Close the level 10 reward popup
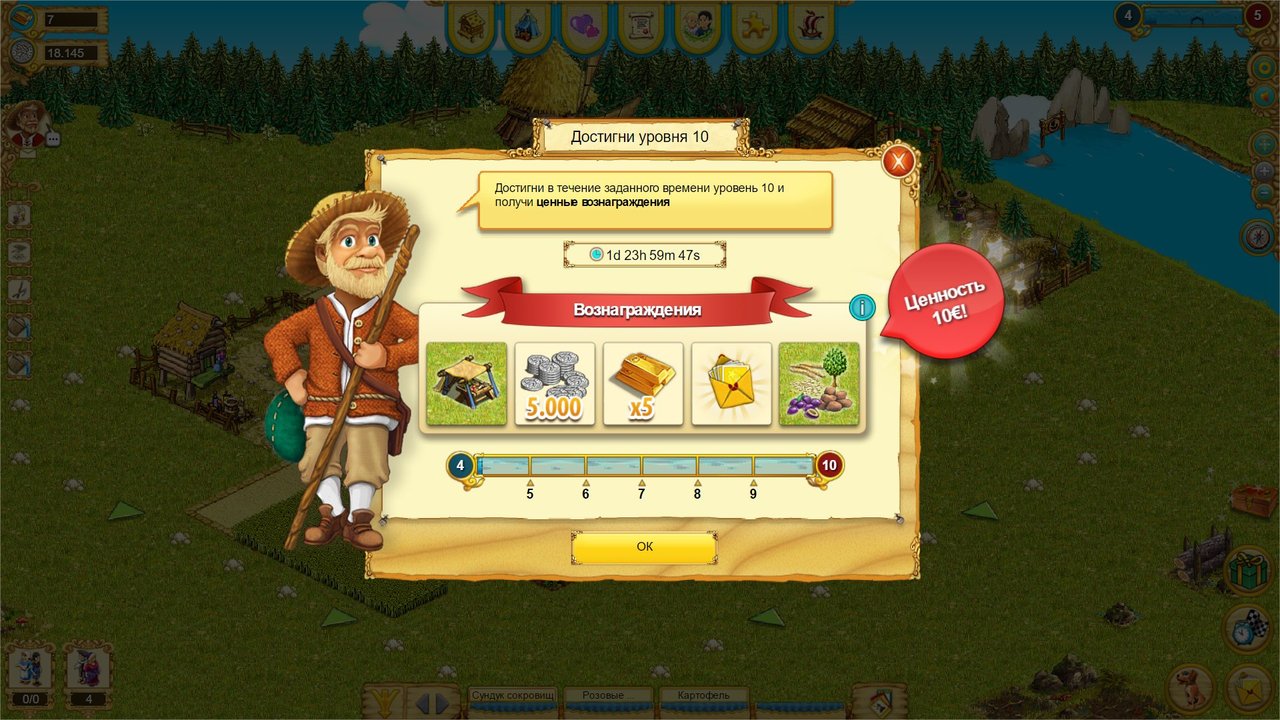This screenshot has height=720, width=1280. pyautogui.click(x=898, y=160)
